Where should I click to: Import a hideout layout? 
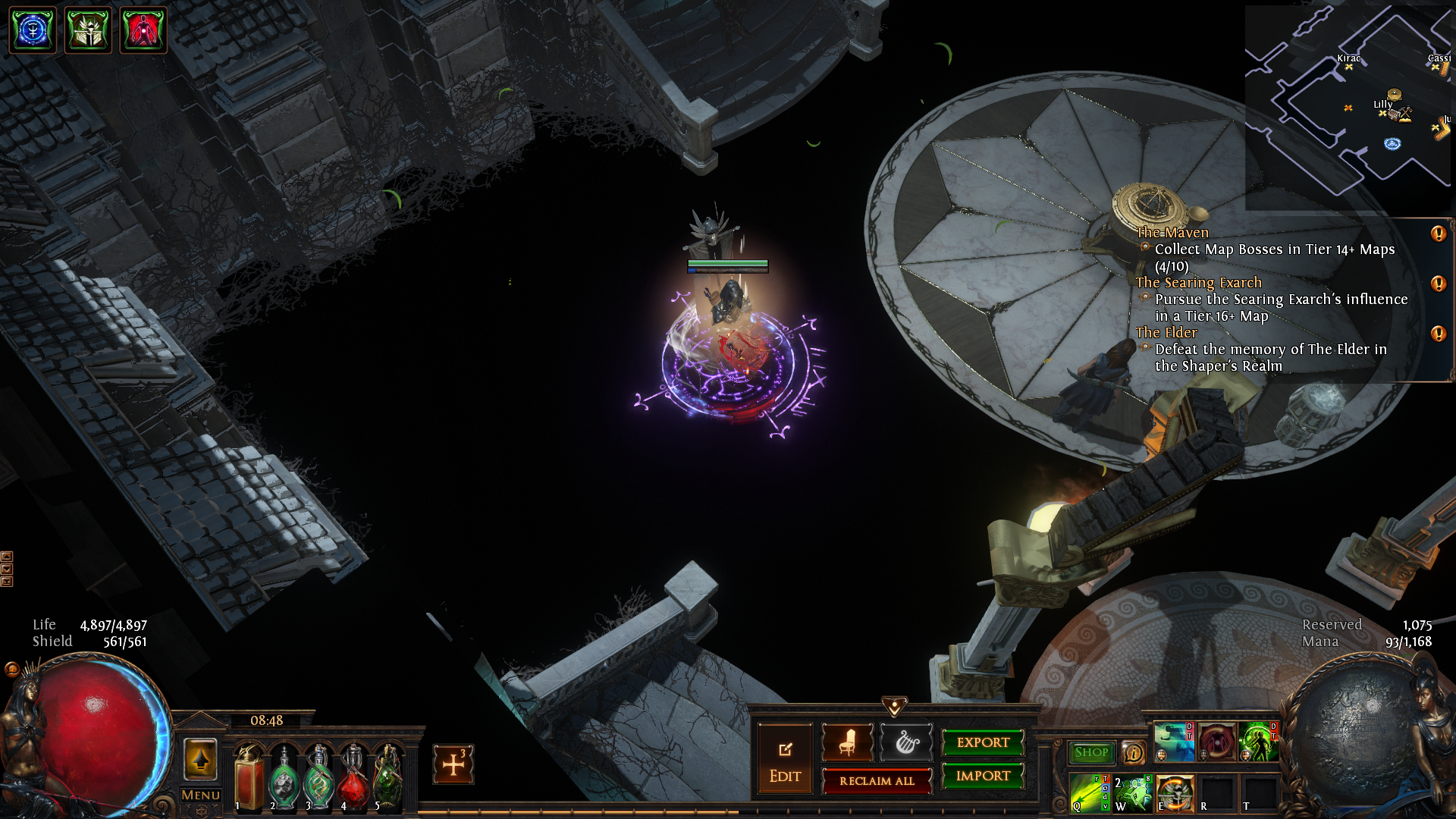click(x=983, y=776)
